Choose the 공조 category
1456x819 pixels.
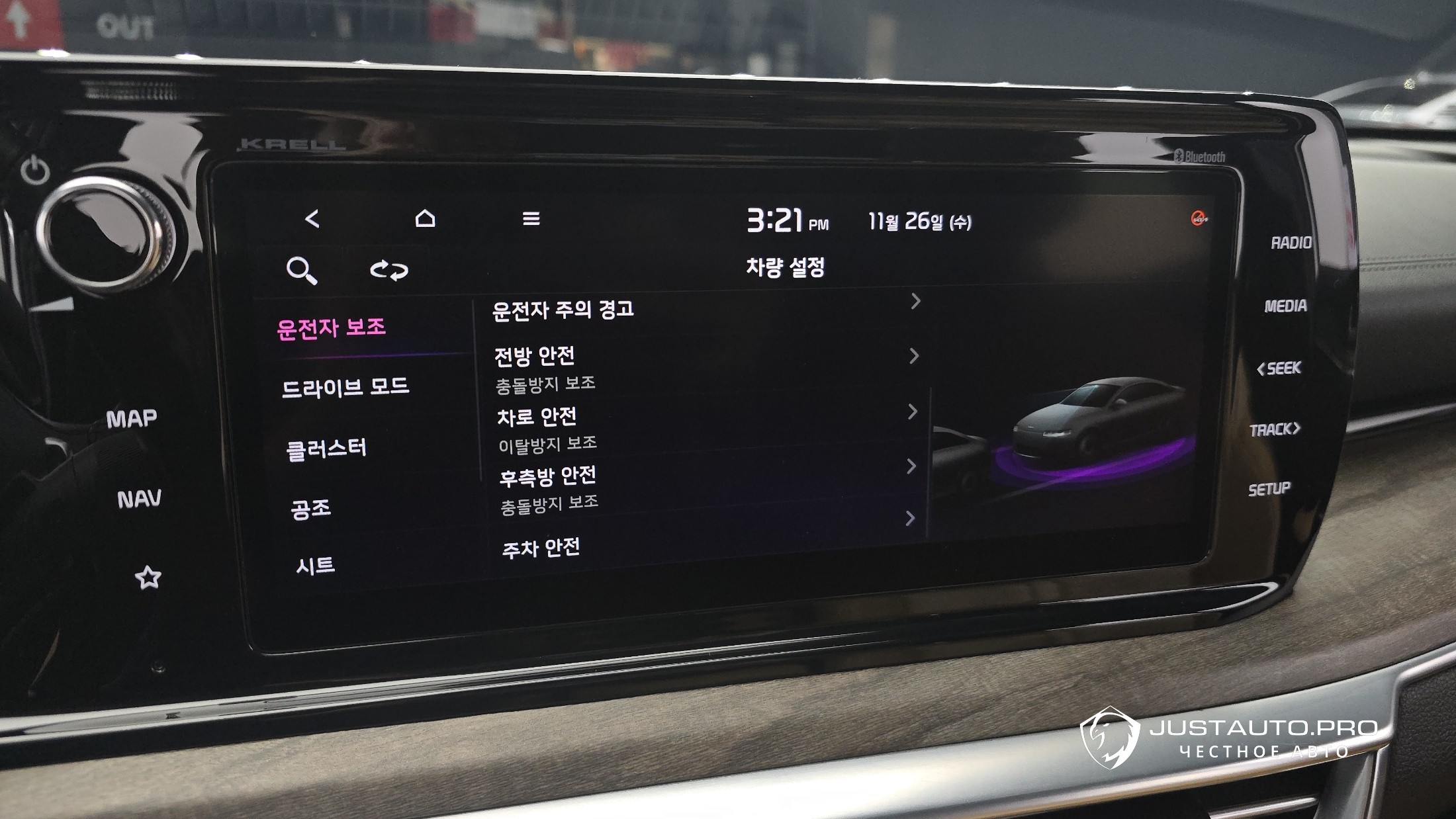310,508
